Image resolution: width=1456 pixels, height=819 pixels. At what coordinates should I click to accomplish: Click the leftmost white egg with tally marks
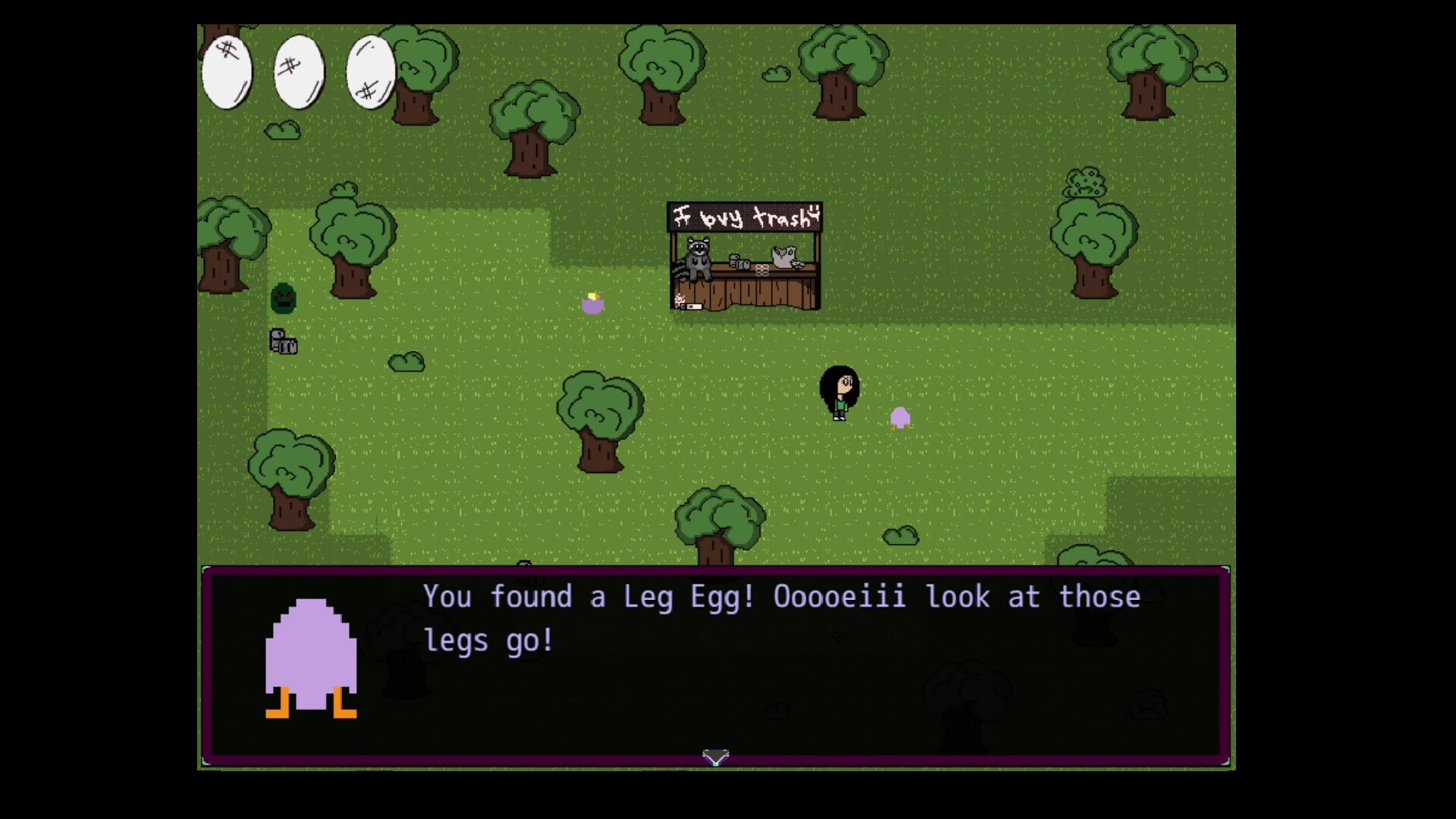click(225, 72)
